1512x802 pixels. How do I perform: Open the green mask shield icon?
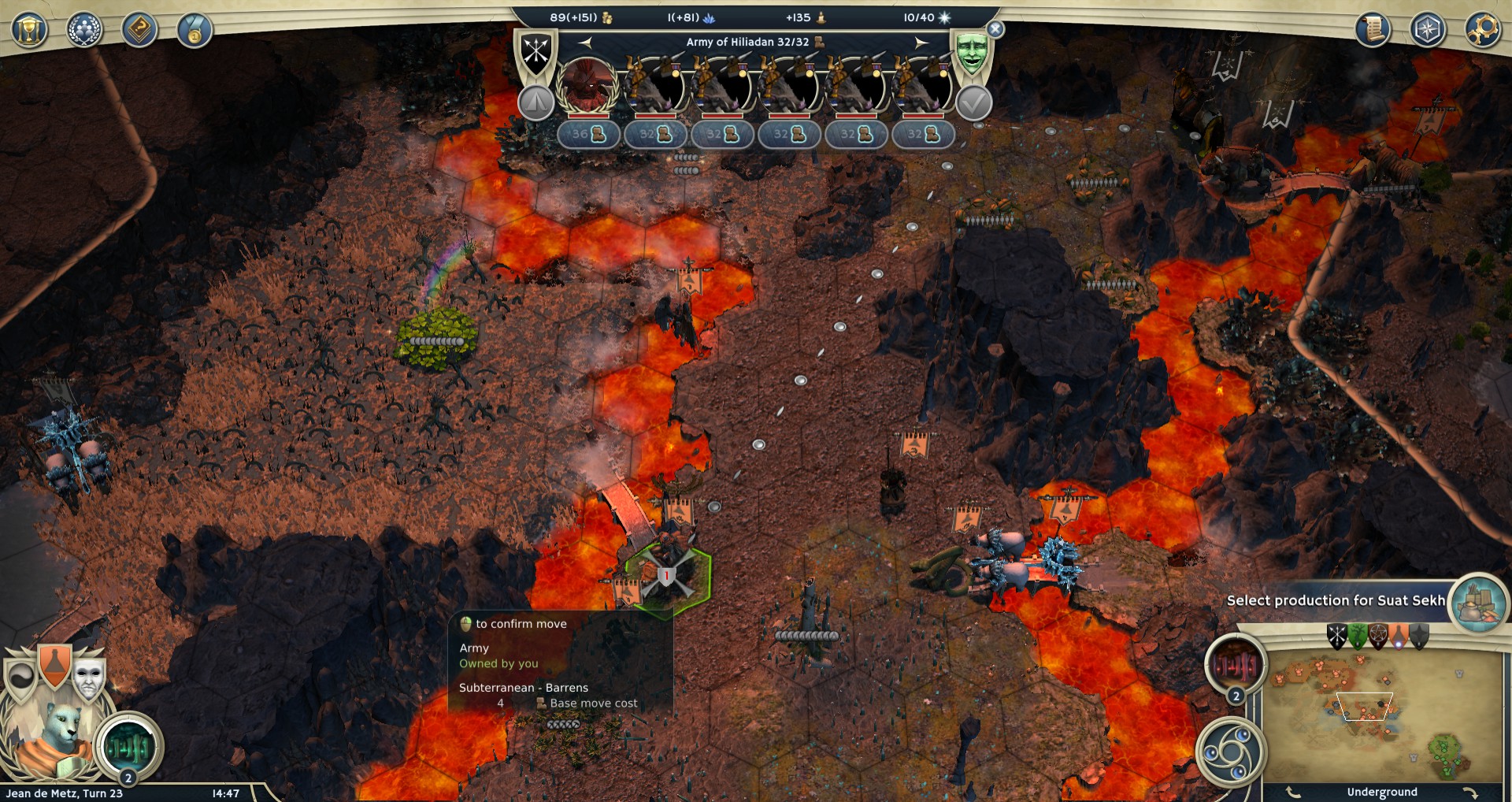(972, 52)
